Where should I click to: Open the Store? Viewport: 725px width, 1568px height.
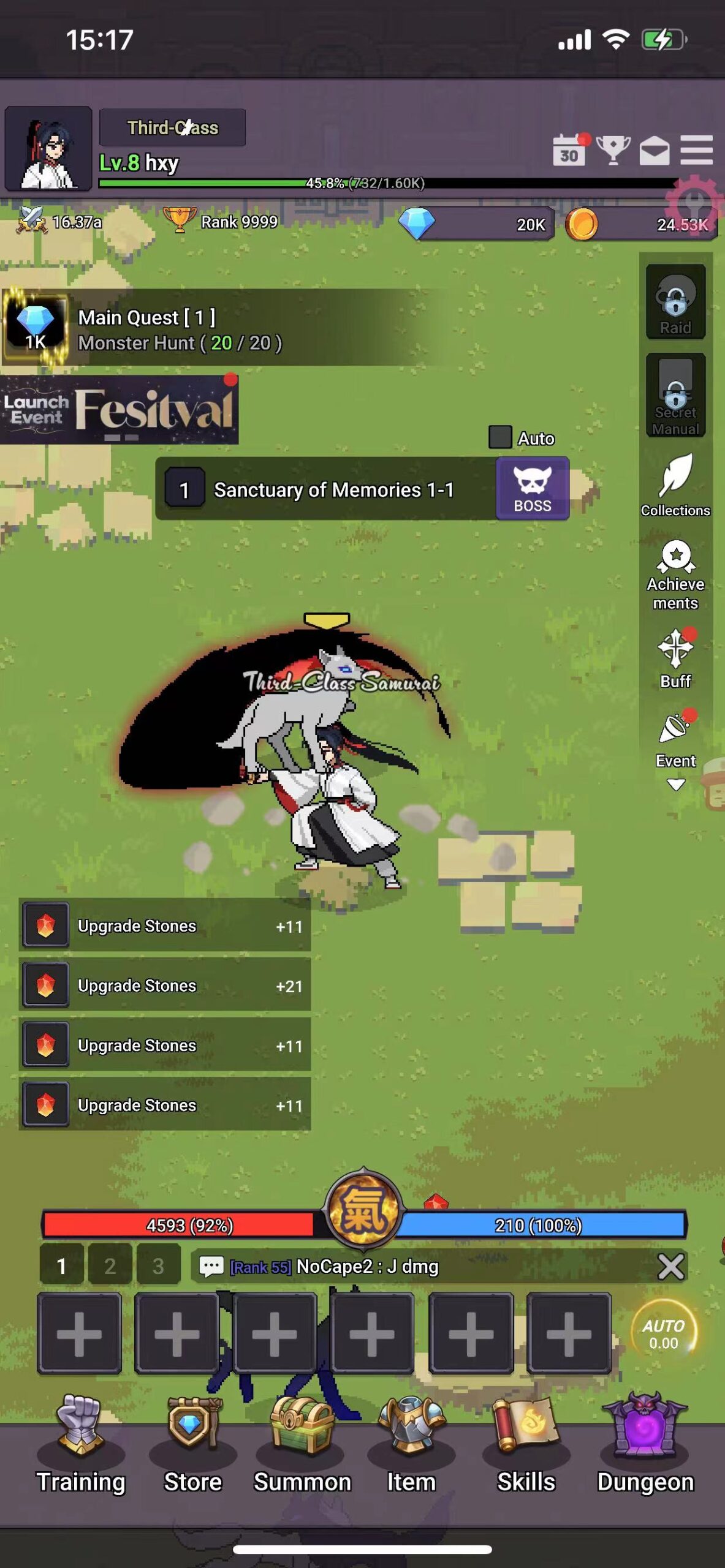tap(192, 1445)
